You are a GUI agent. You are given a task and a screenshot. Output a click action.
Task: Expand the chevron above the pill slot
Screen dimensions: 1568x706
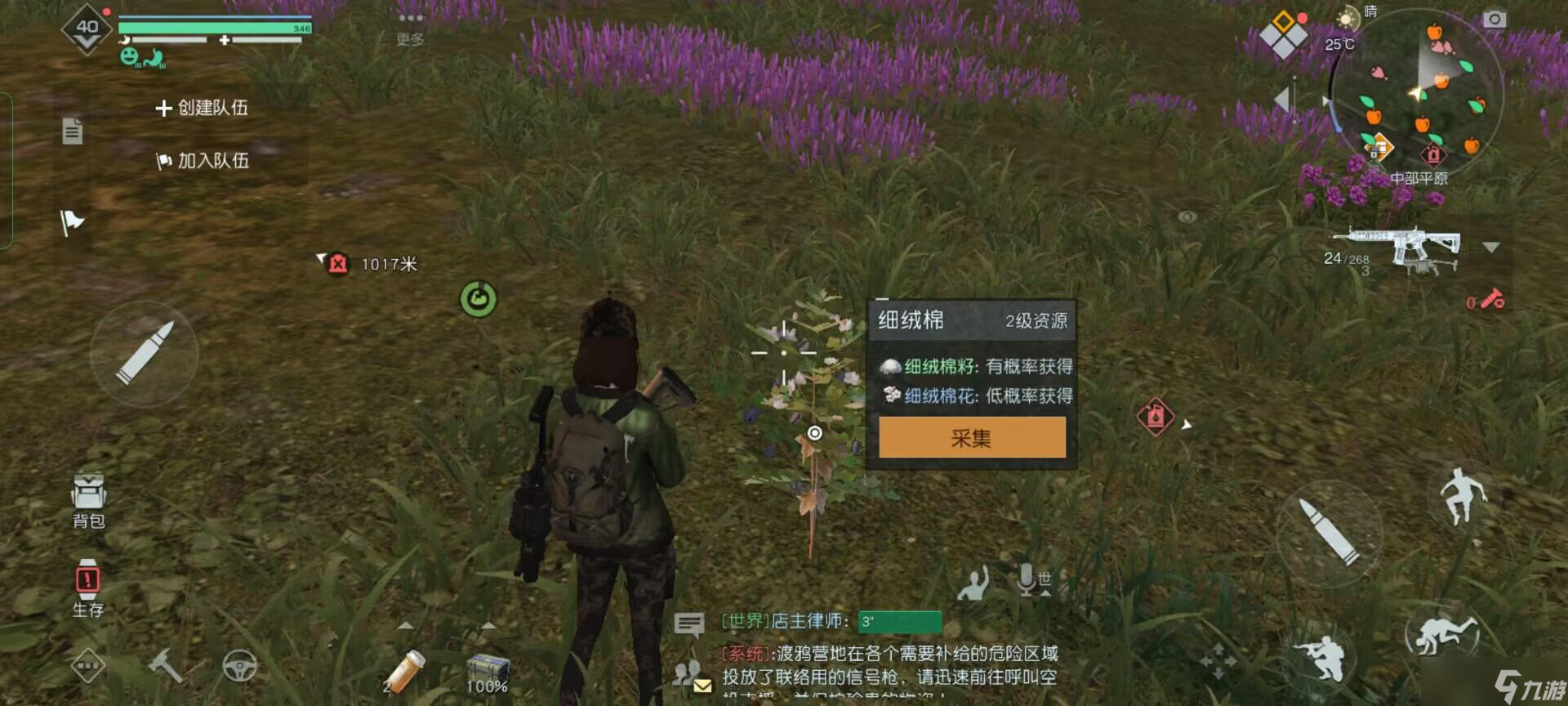[407, 626]
